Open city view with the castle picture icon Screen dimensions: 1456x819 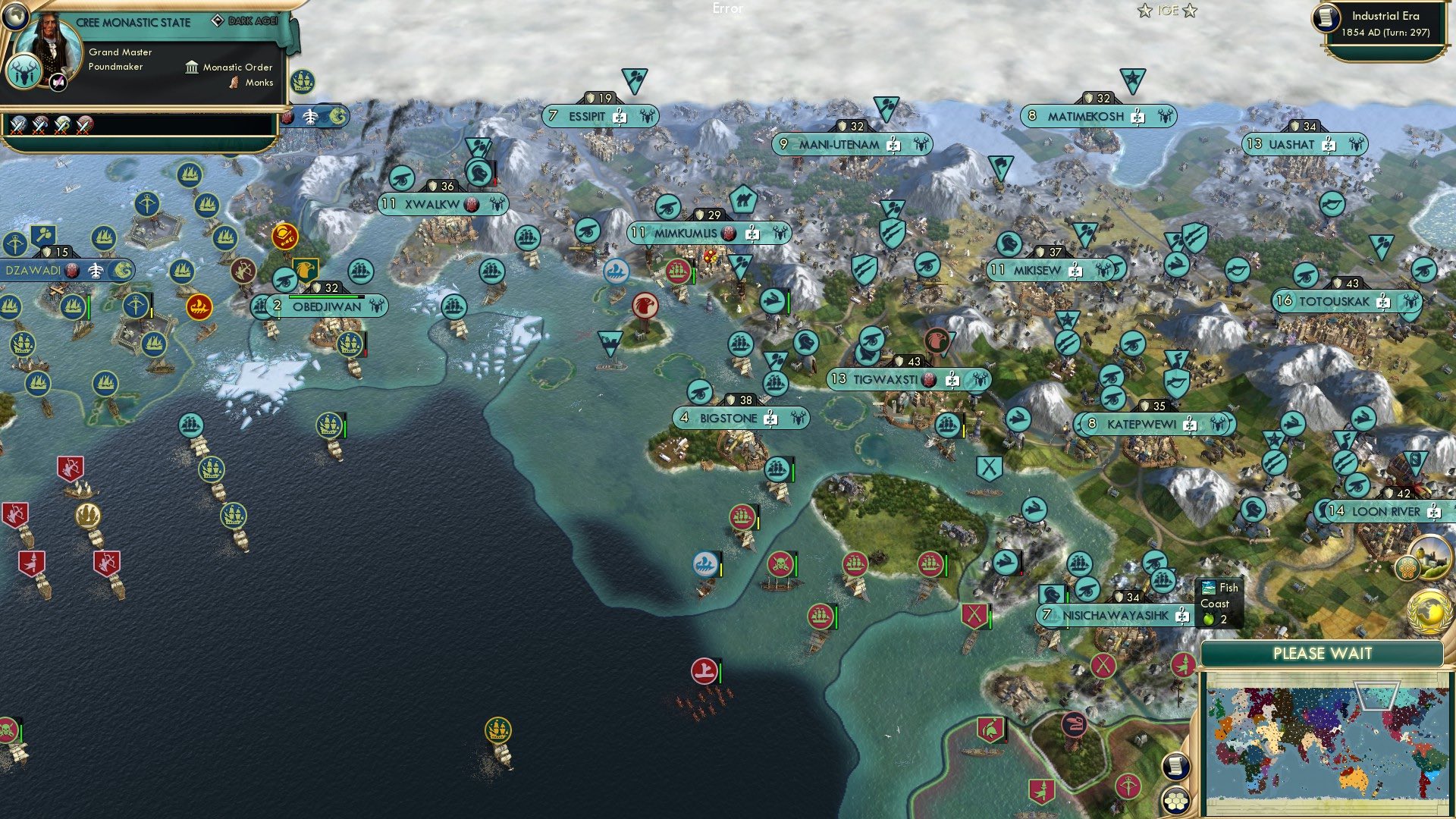pos(1430,557)
